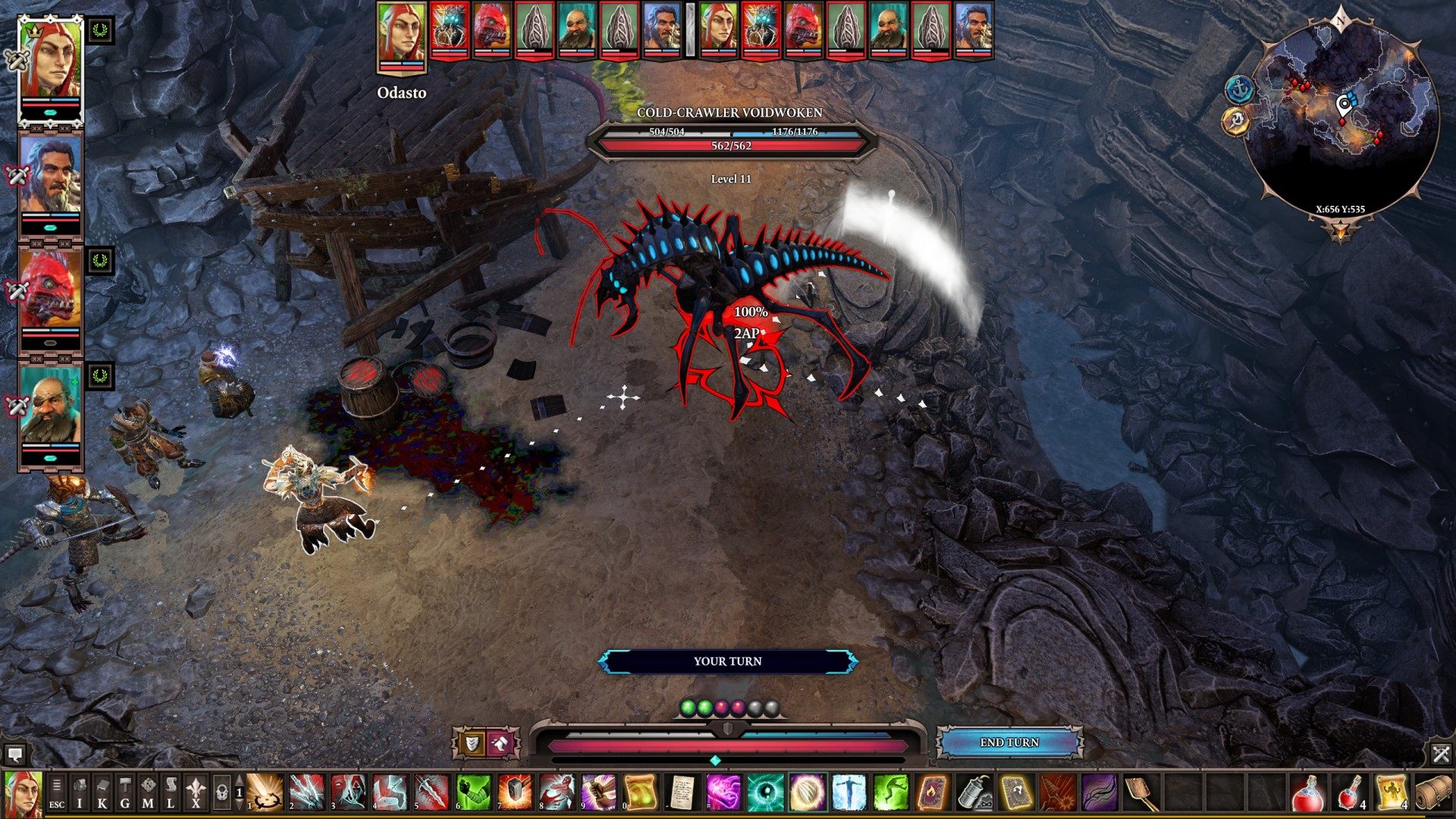Viewport: 1456px width, 819px height.
Task: Open the journal scroll button
Action: [x=171, y=793]
